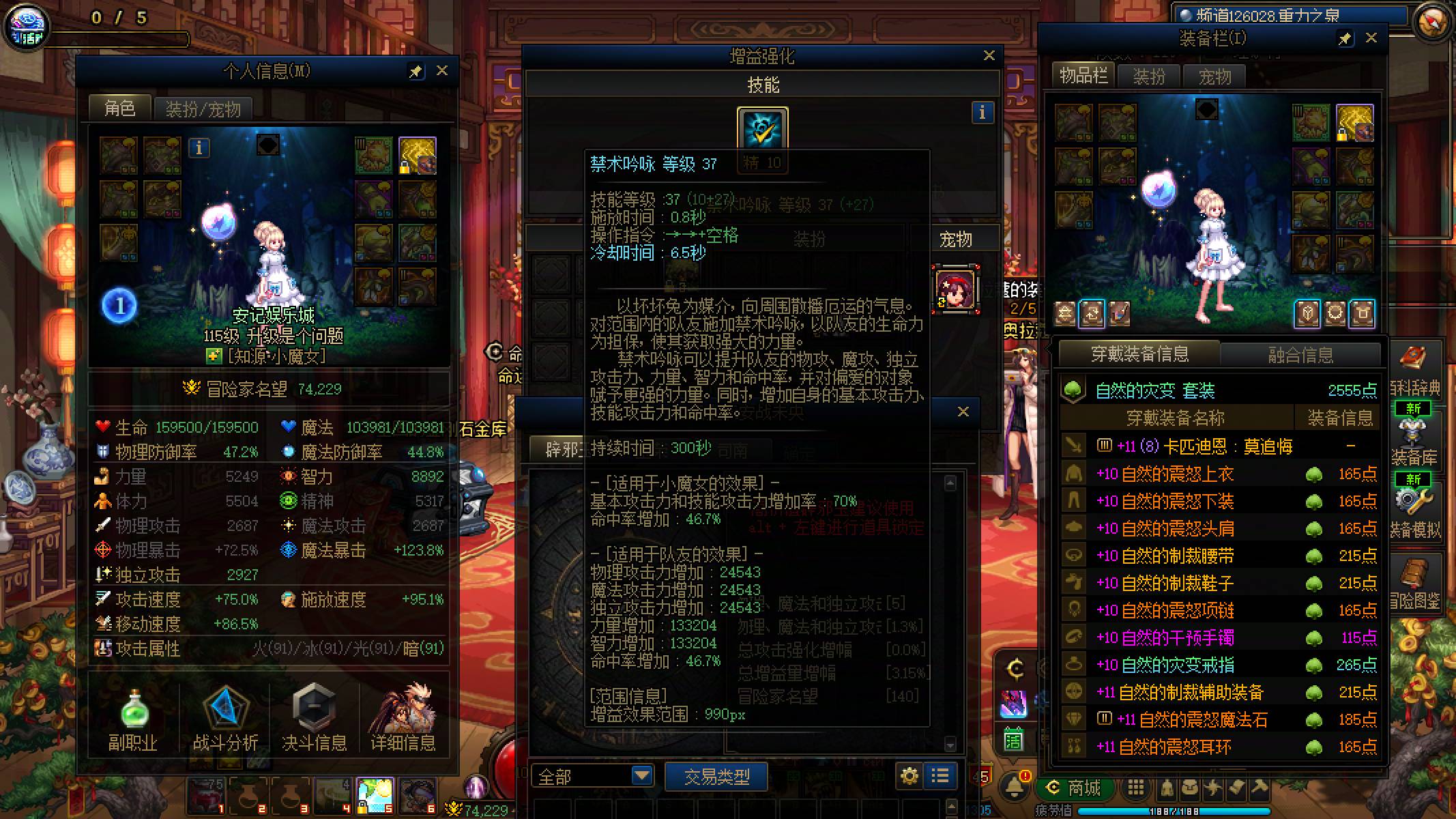The width and height of the screenshot is (1456, 819).
Task: Switch to the 装扮/宠物 tab
Action: (x=201, y=109)
